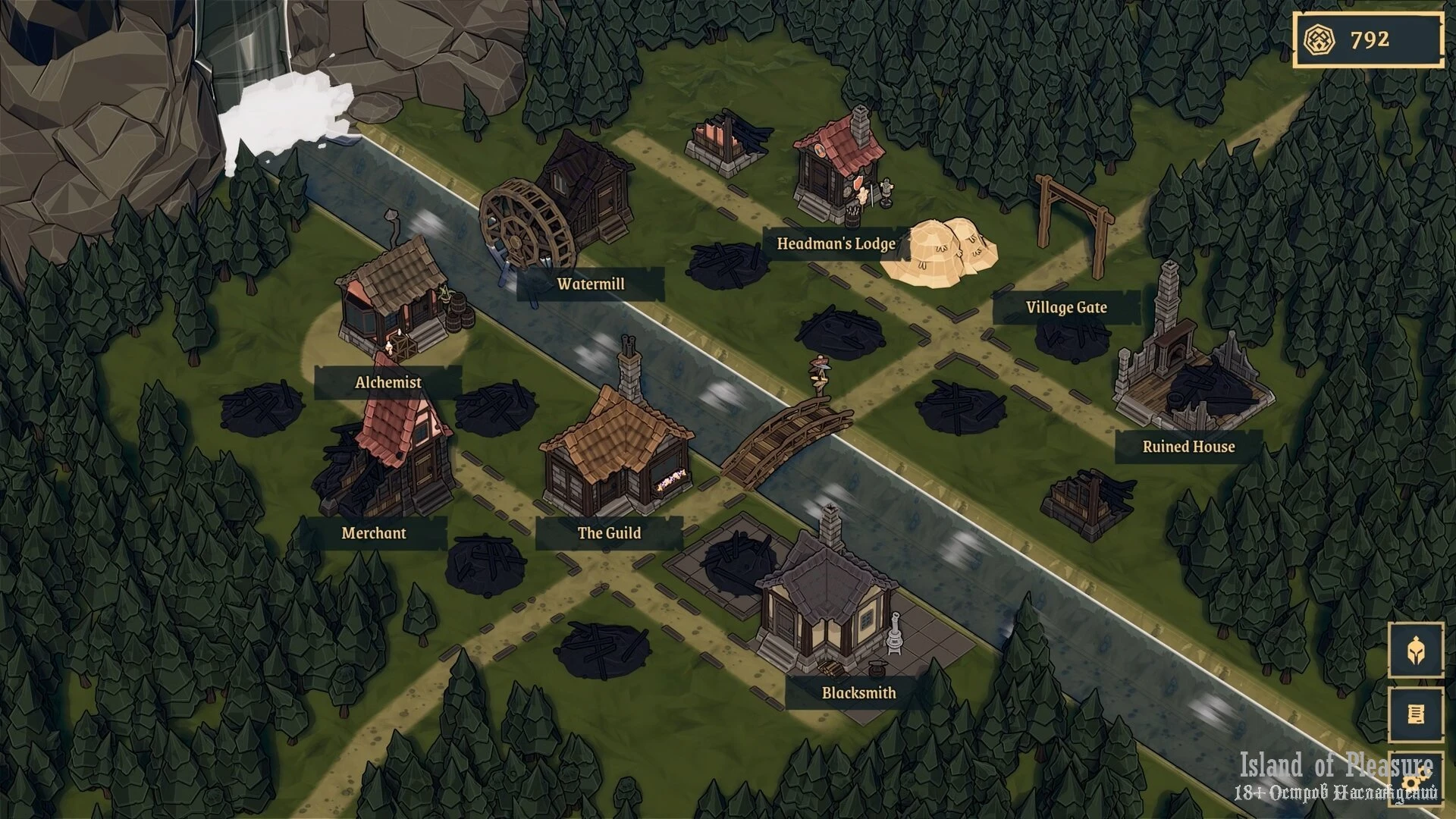Select the Watermill label

591,284
